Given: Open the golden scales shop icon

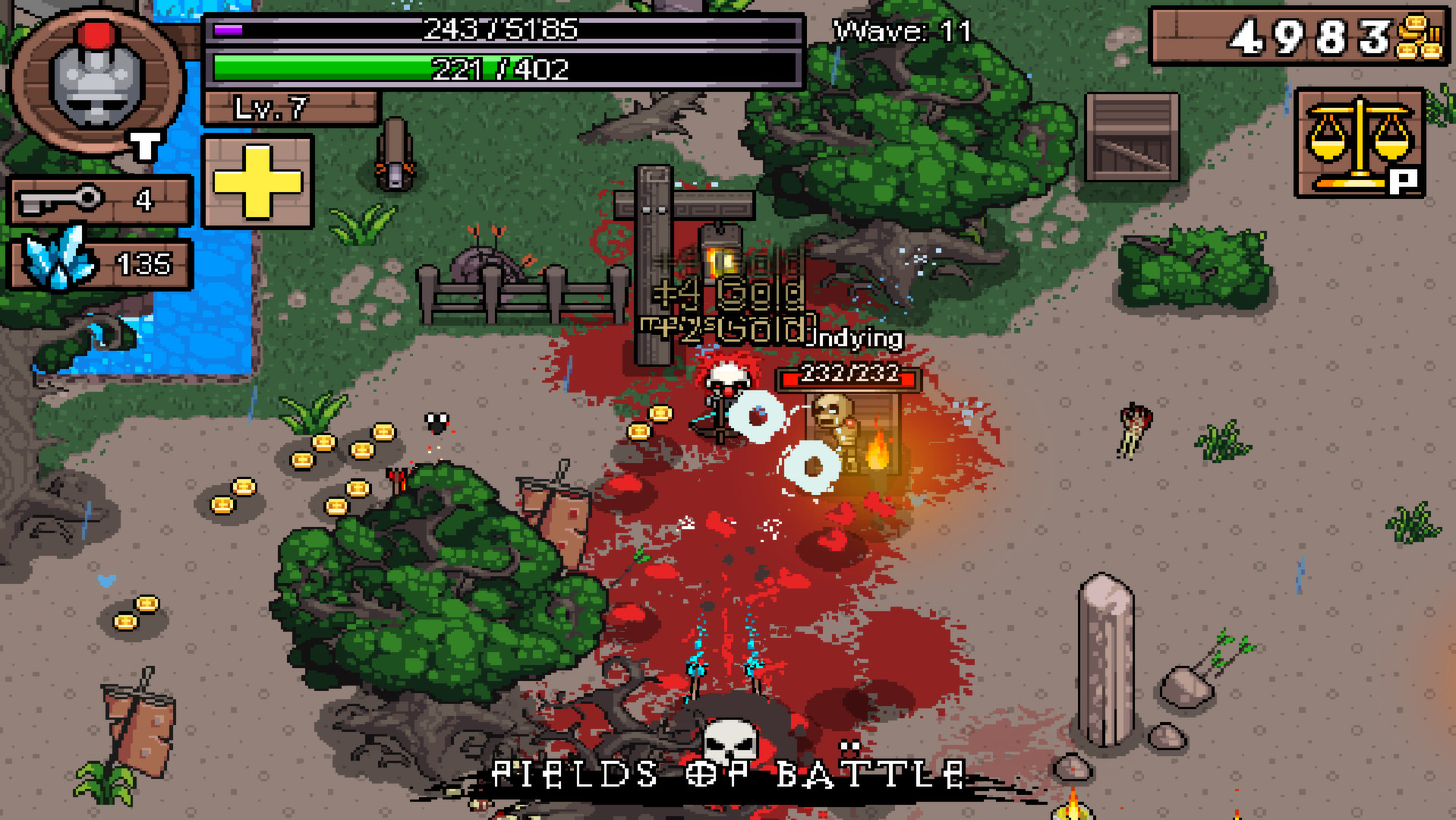Looking at the screenshot, I should click(x=1359, y=142).
